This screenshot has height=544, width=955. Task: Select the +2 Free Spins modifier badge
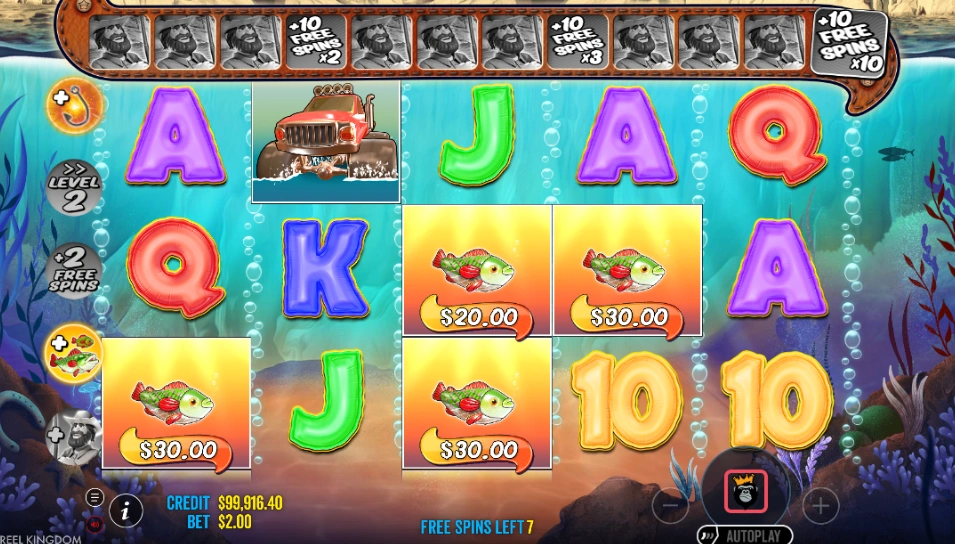tap(75, 271)
